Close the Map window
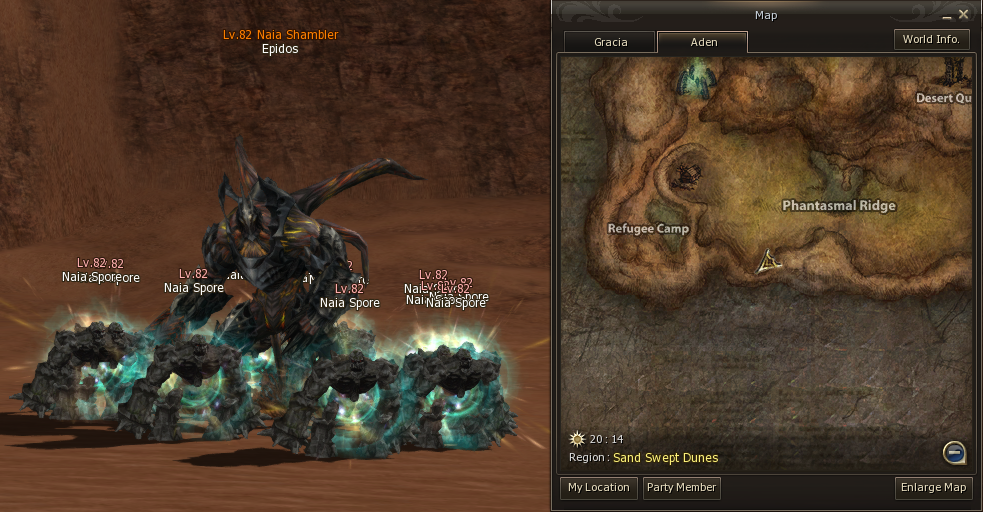Viewport: 983px width, 512px height. (963, 14)
